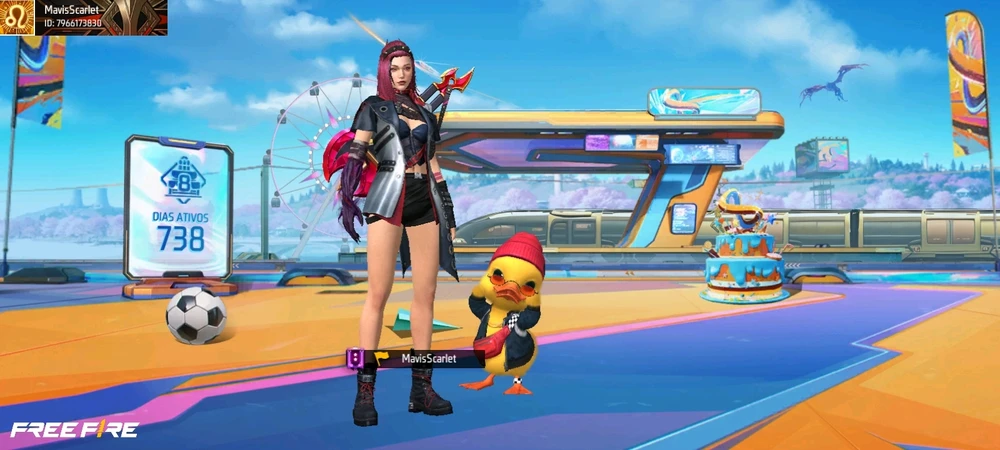This screenshot has width=1000, height=450.
Task: Click the Leo zodiac icon in banner
Action: coord(18,17)
